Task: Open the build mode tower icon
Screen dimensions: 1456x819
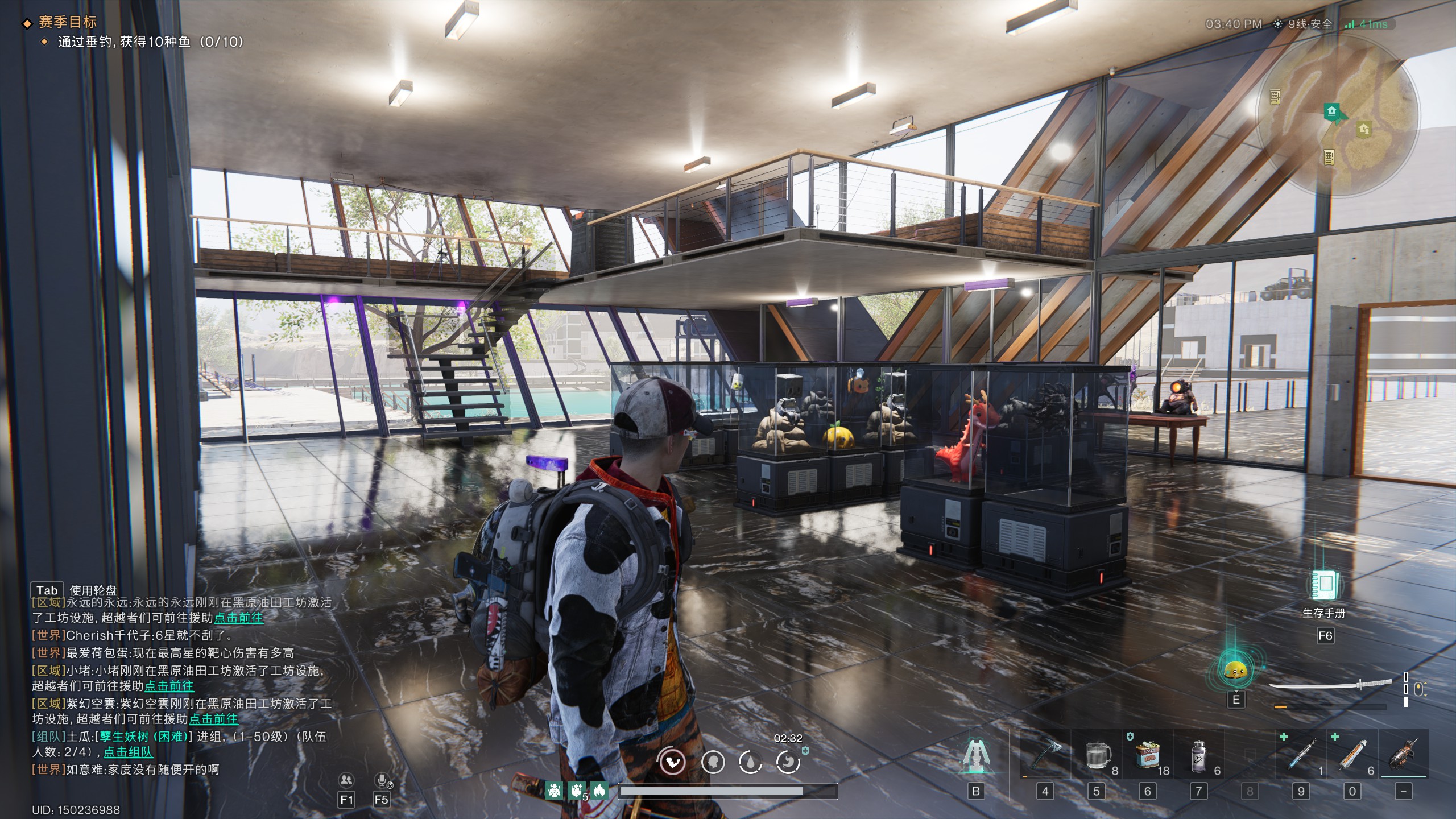Action: (976, 757)
